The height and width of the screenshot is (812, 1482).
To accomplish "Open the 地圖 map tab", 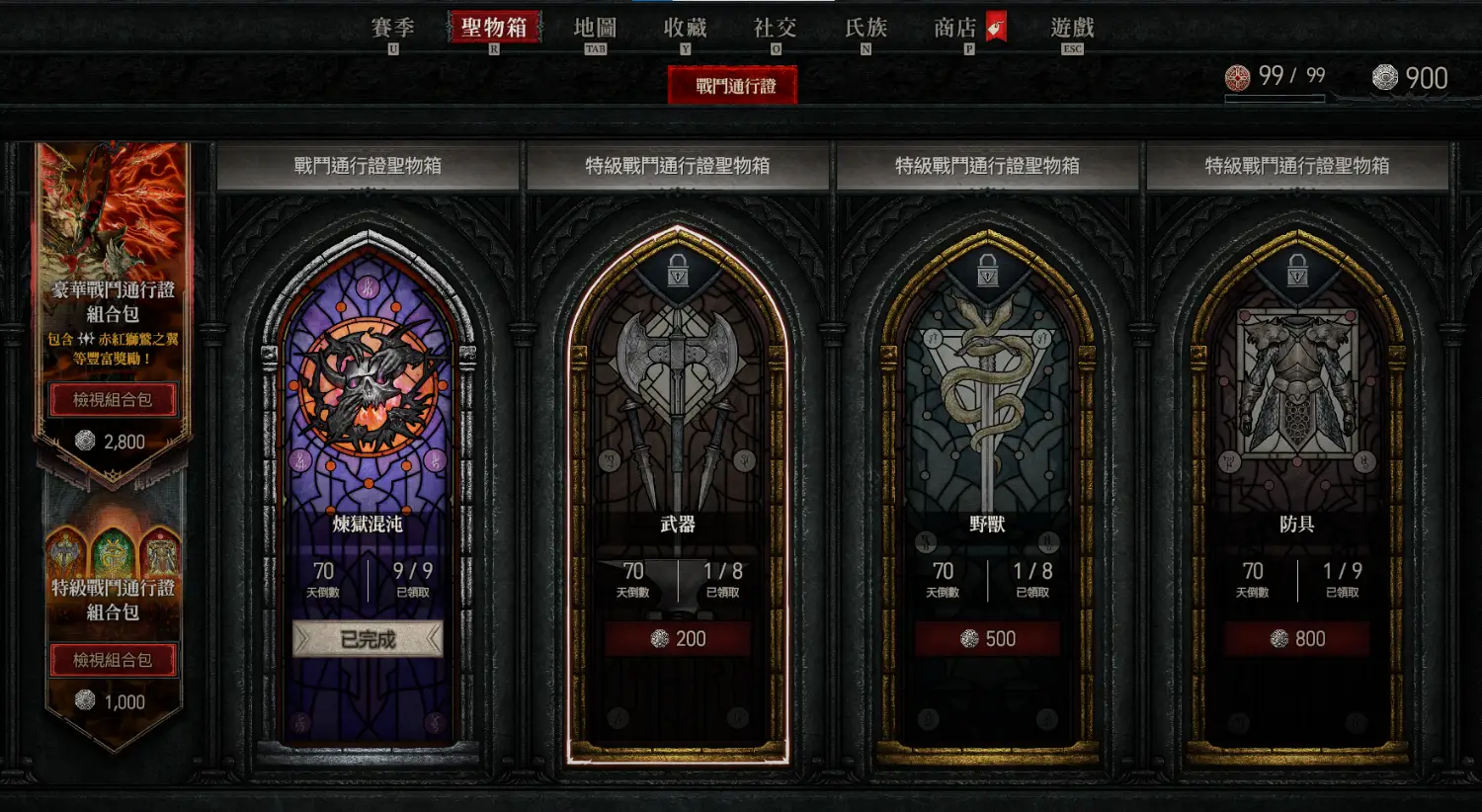I will [x=595, y=28].
